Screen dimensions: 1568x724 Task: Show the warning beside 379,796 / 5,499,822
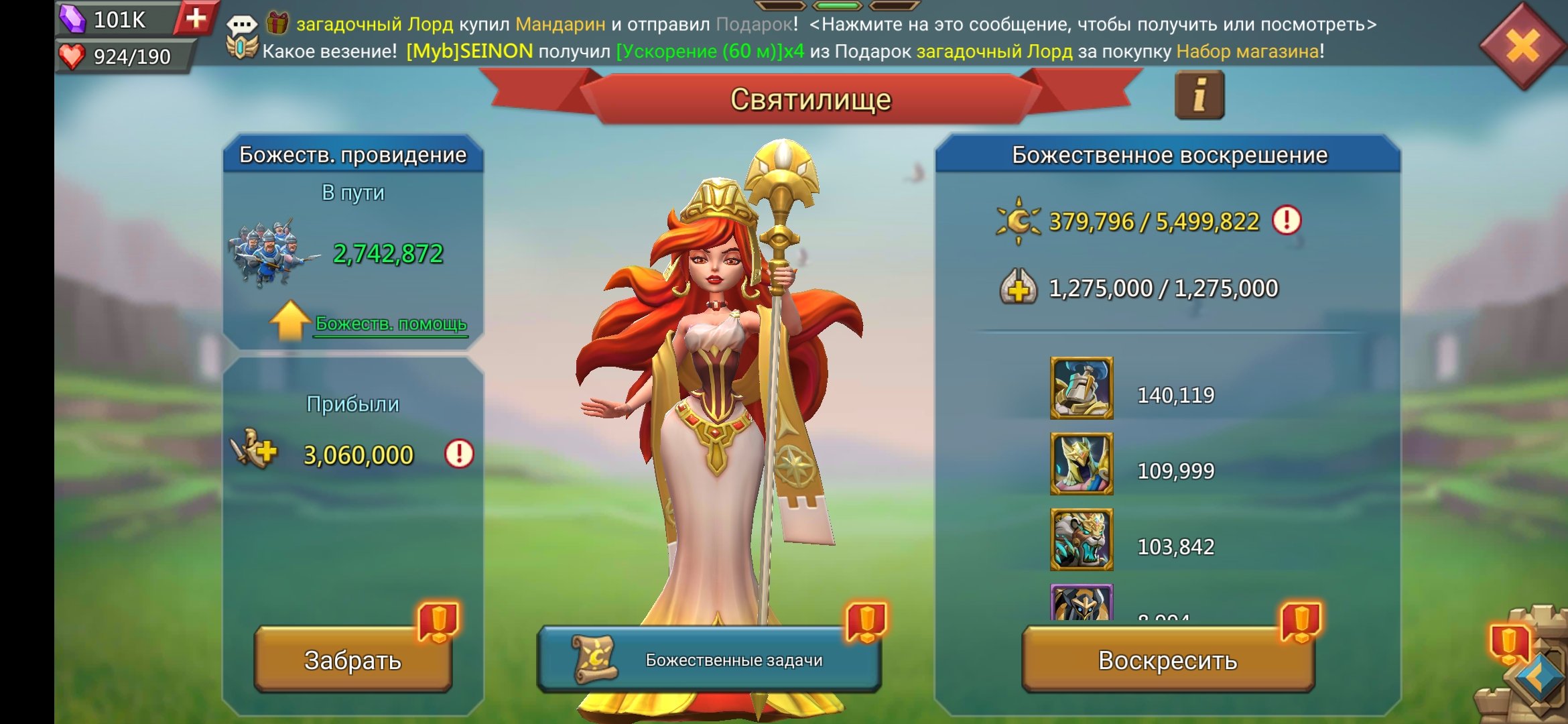tap(1286, 221)
